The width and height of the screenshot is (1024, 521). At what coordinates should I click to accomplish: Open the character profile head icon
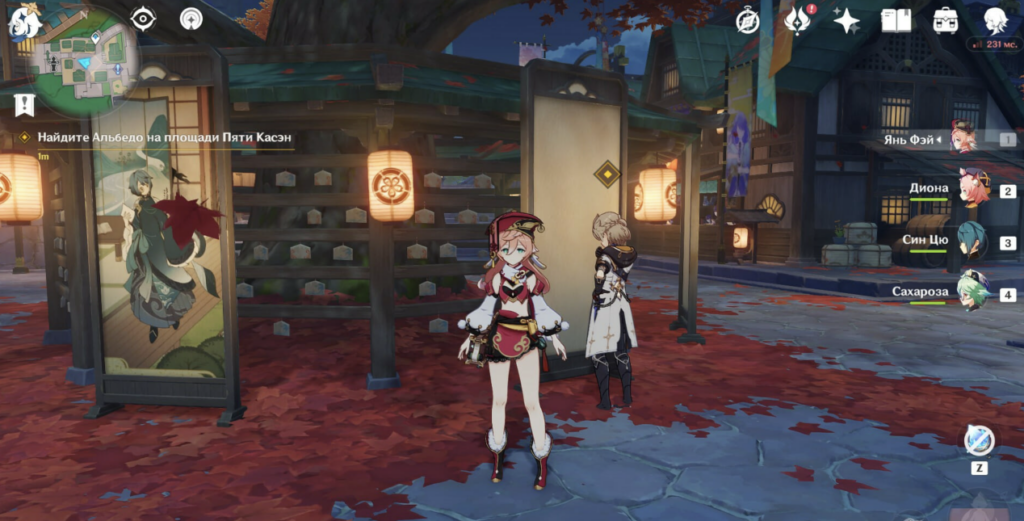click(994, 20)
